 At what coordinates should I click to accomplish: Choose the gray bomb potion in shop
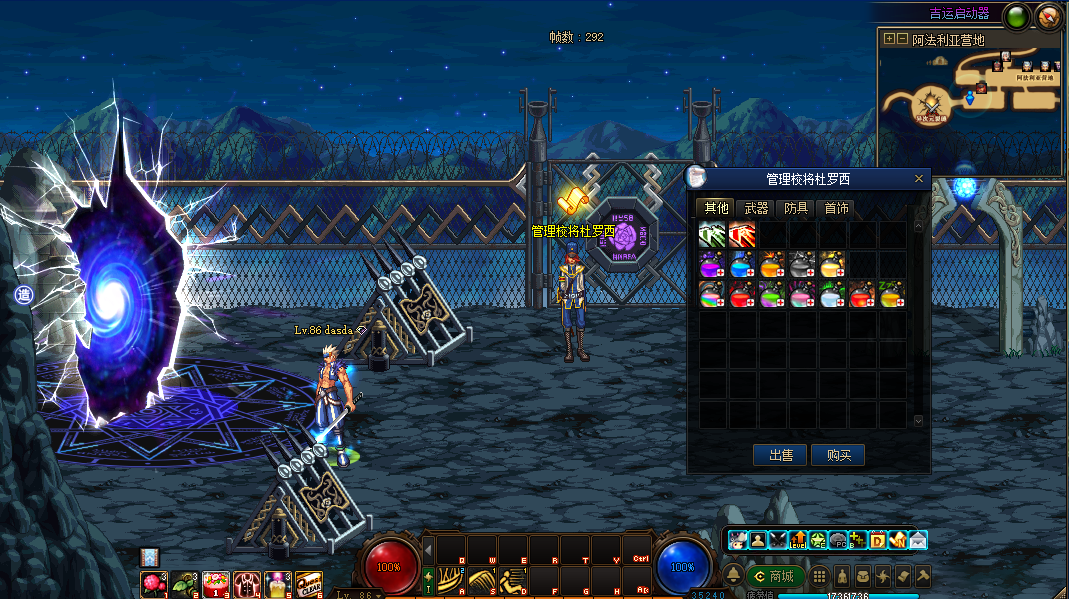click(802, 265)
